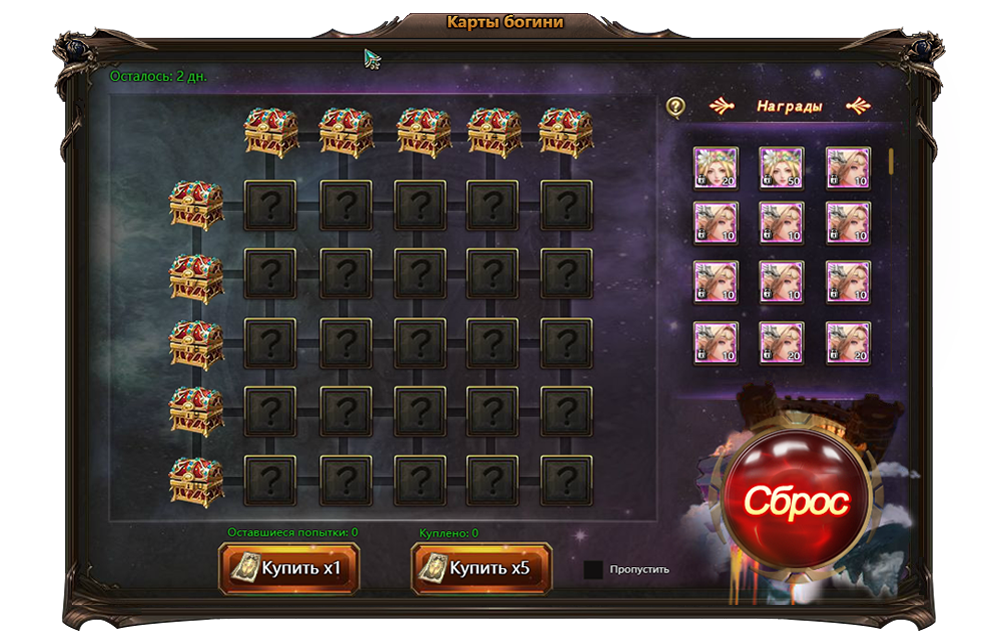Click the rewards list scrollbar
This screenshot has width=985, height=640.
[891, 162]
